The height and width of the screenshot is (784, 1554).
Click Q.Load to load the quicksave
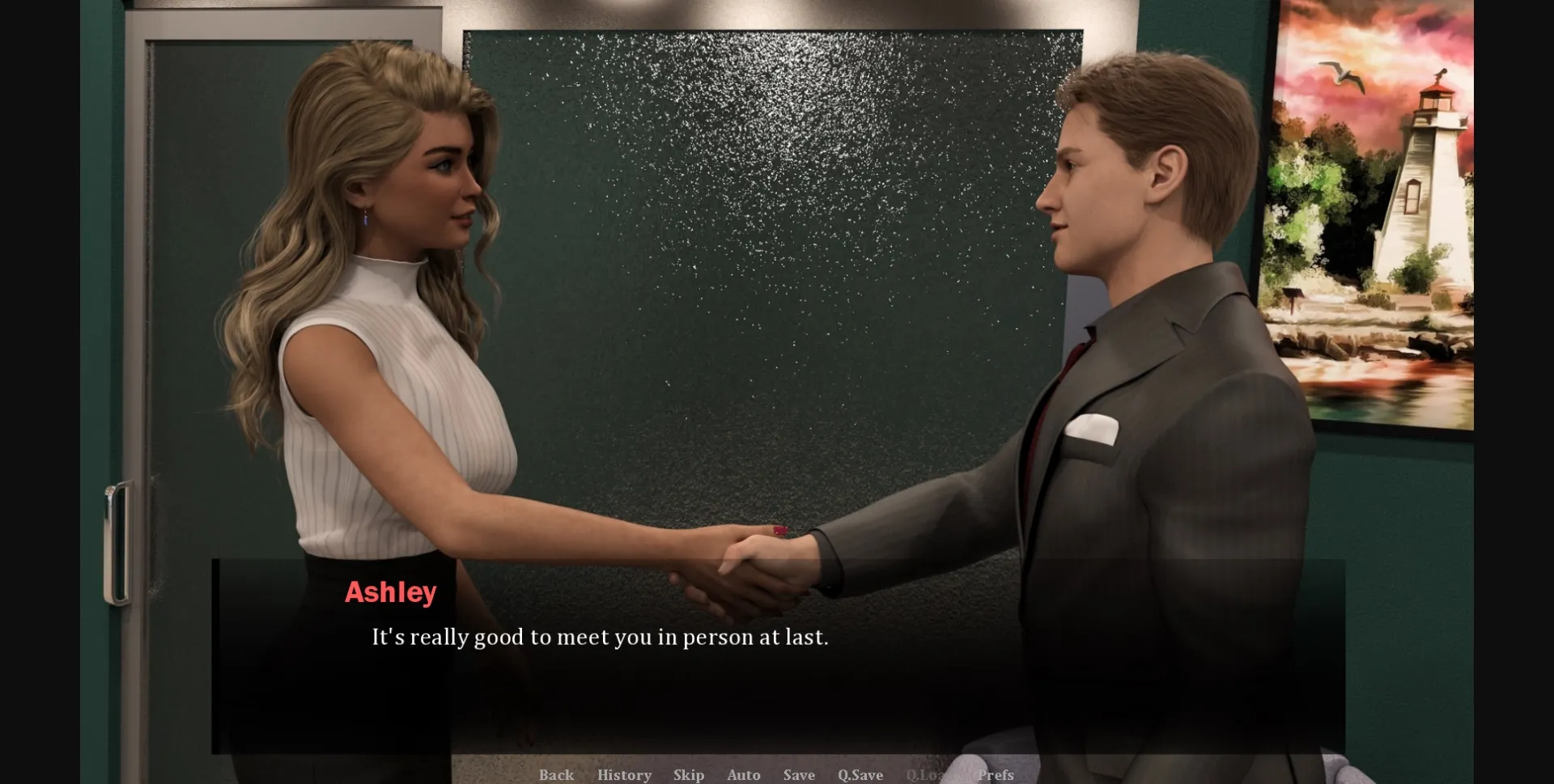(x=931, y=774)
